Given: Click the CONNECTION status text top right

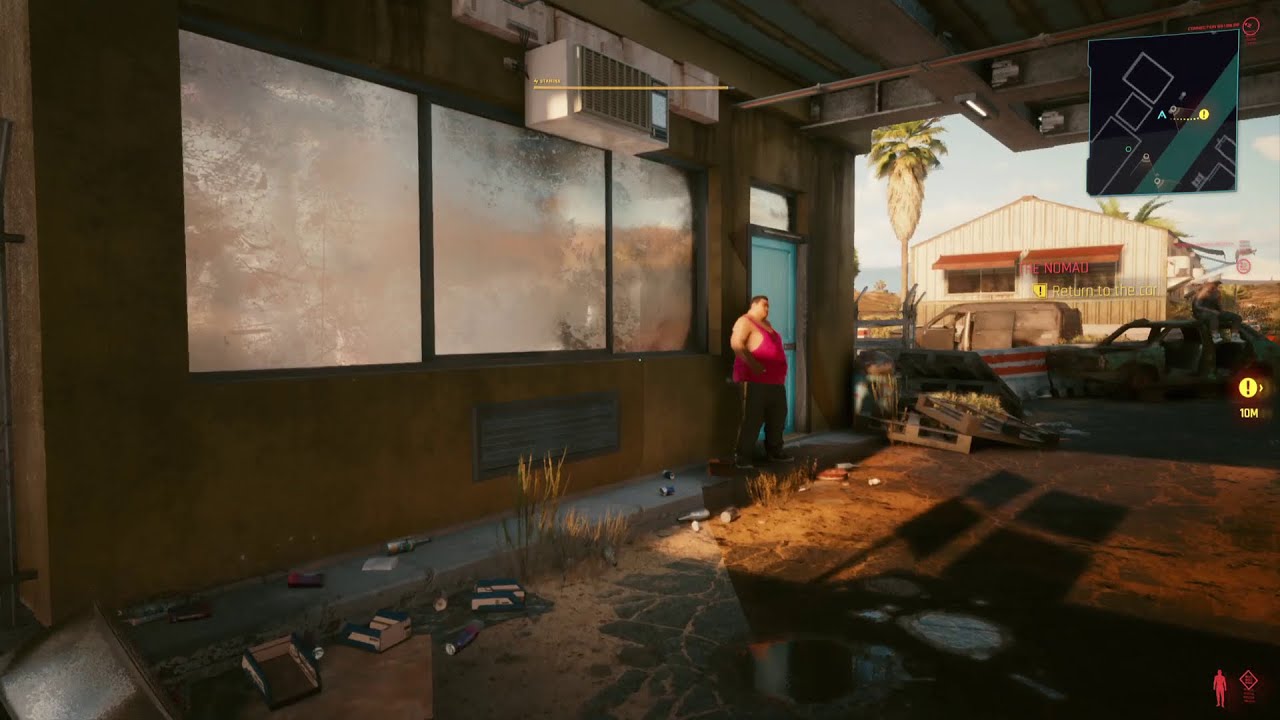Looking at the screenshot, I should (x=1212, y=27).
